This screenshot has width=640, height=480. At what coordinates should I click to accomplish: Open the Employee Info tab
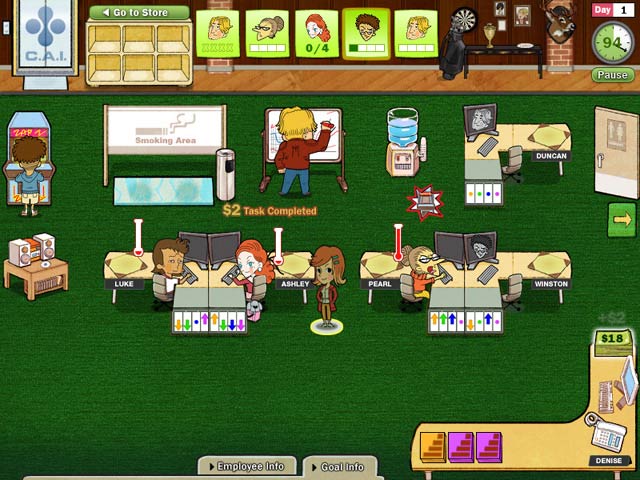247,466
